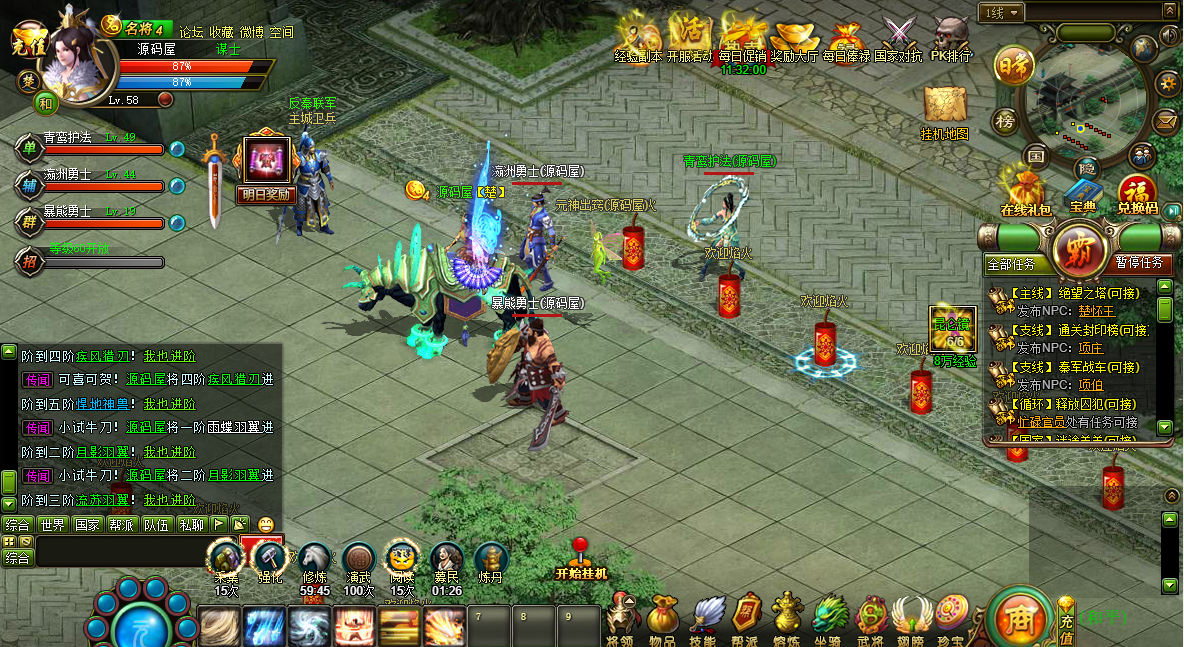
Task: Switch to the 暂停任务 paused quests tab
Action: tap(1138, 263)
